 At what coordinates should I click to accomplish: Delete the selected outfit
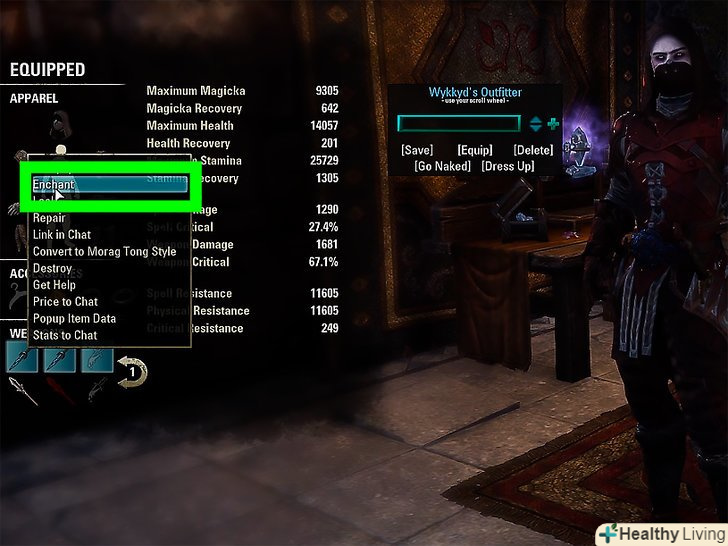click(533, 150)
